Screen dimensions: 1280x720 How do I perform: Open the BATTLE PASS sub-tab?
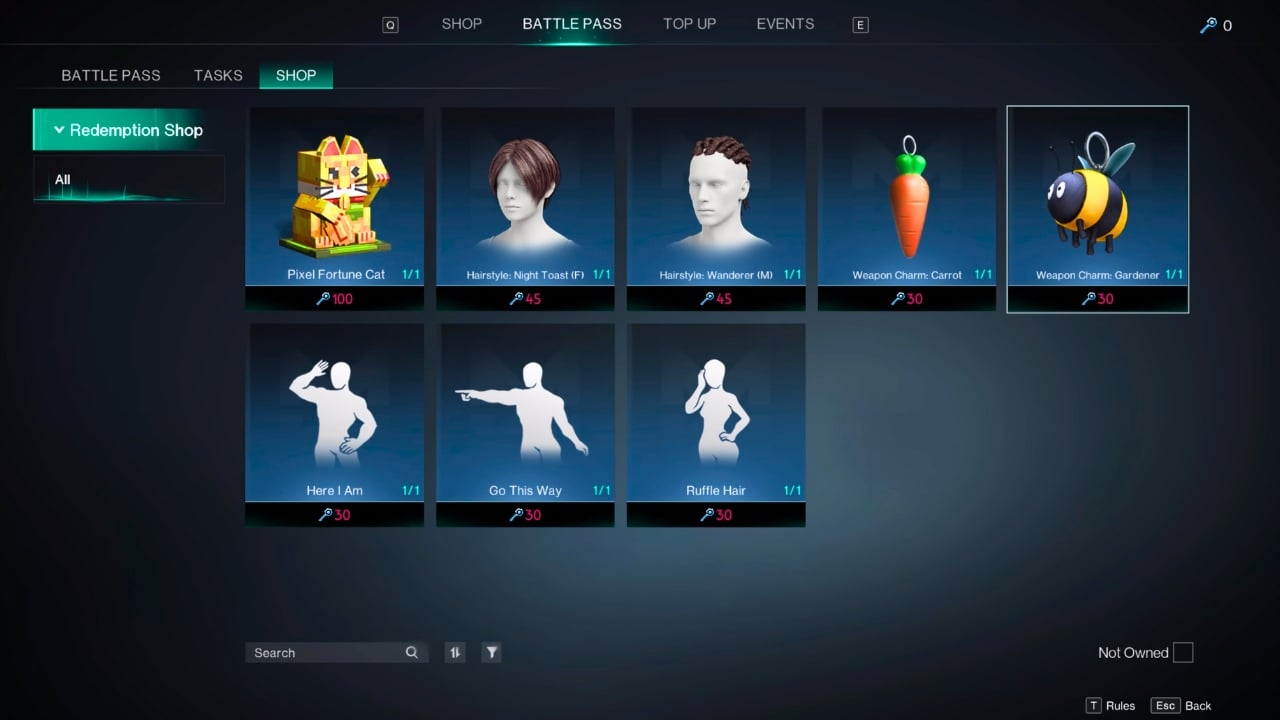pos(110,75)
